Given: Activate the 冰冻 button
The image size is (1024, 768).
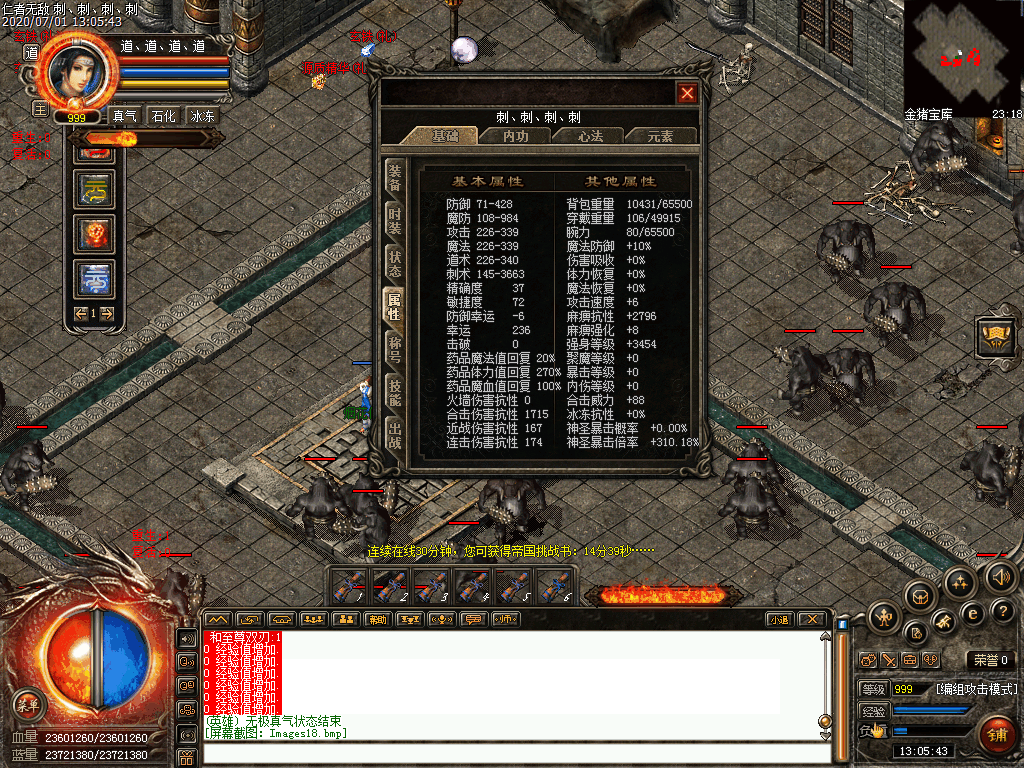Looking at the screenshot, I should [201, 116].
